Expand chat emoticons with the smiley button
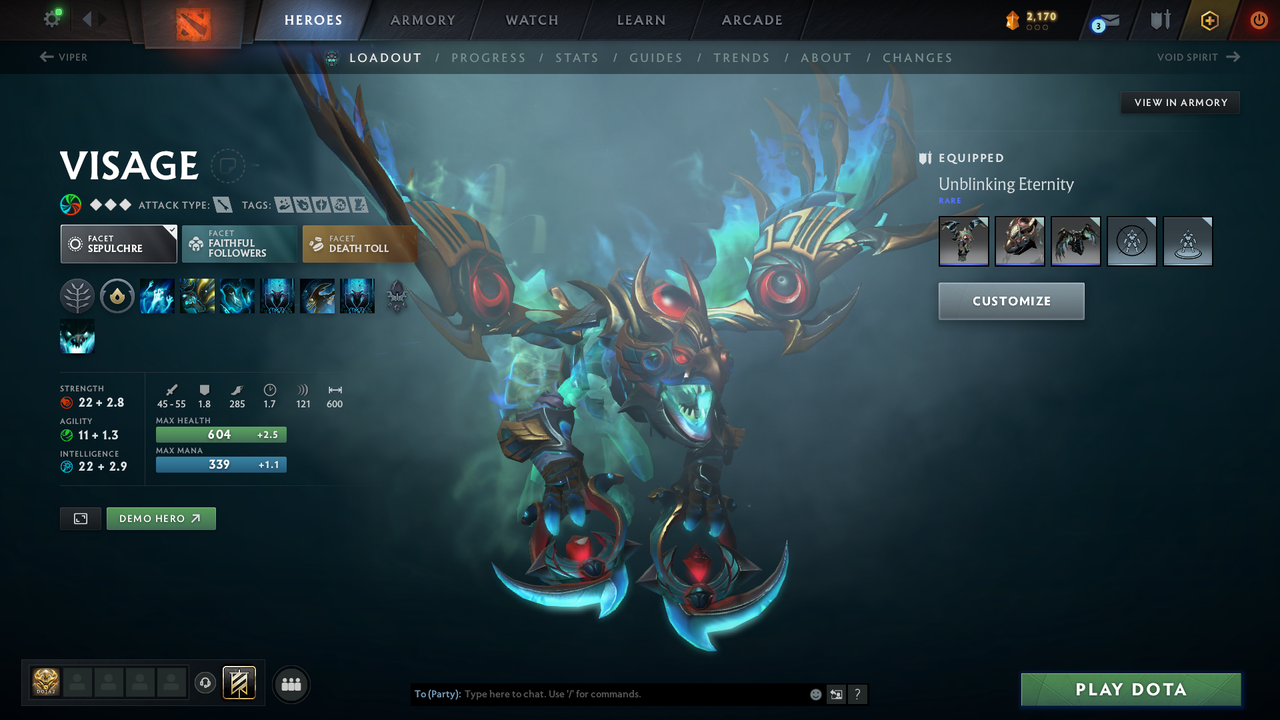The width and height of the screenshot is (1280, 720). (x=815, y=693)
